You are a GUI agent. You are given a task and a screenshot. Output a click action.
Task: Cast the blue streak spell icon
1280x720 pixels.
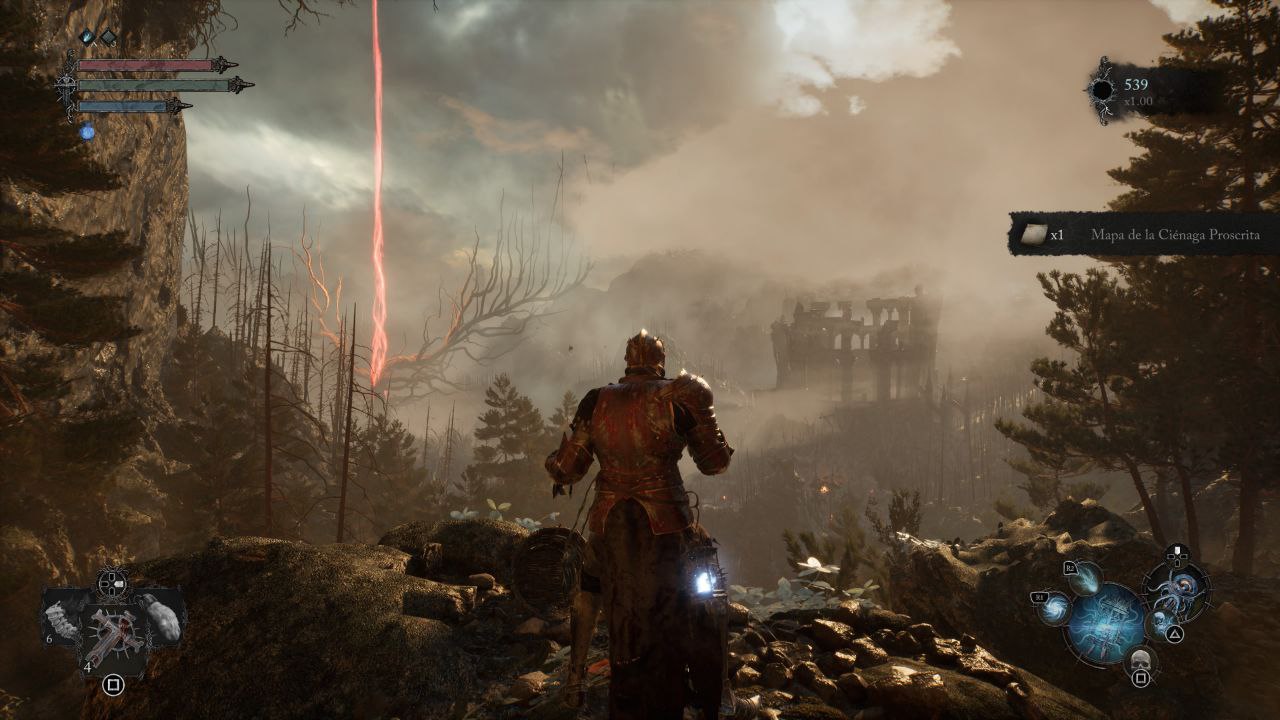(x=1086, y=576)
